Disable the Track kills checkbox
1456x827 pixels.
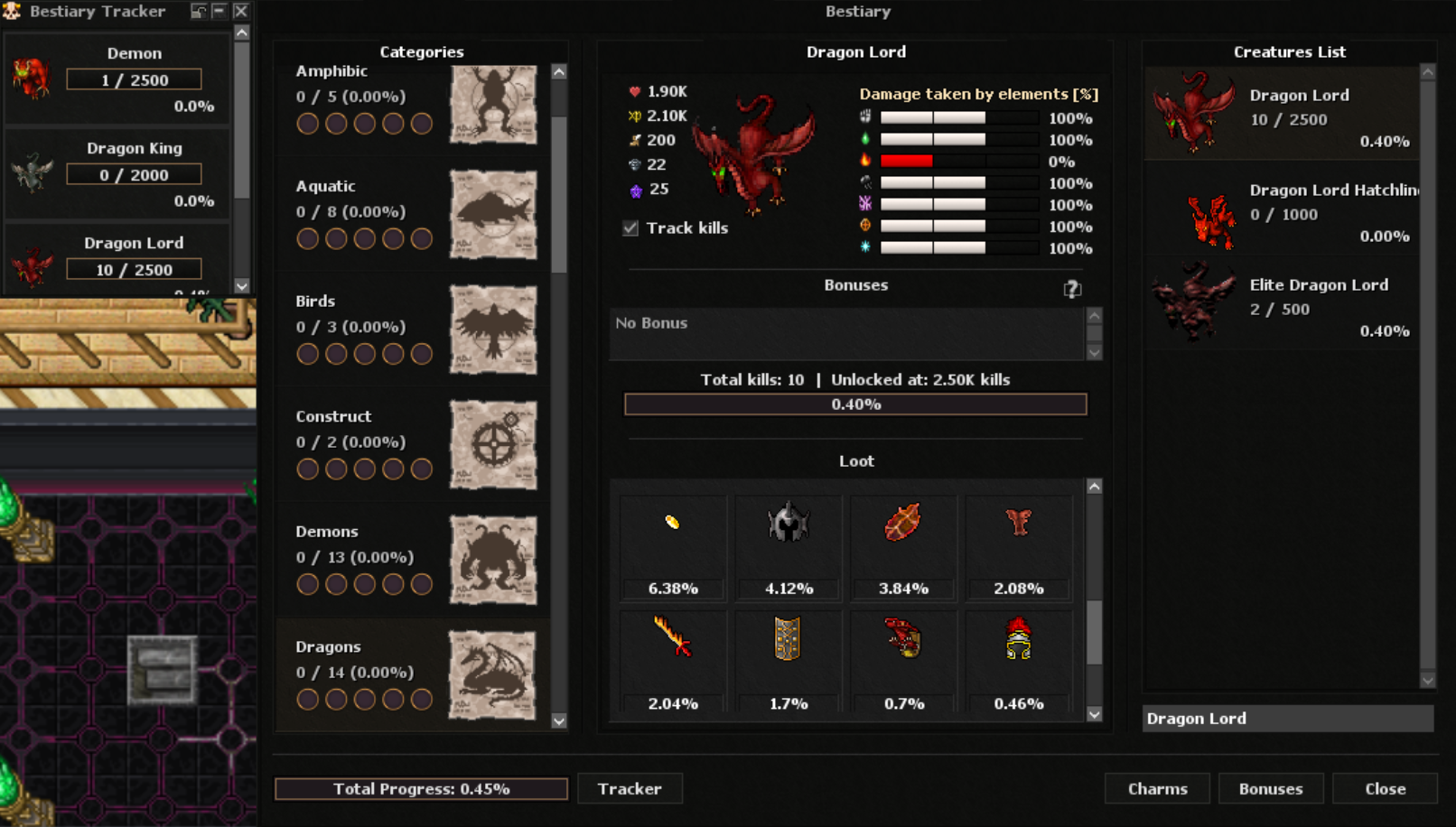[x=628, y=228]
